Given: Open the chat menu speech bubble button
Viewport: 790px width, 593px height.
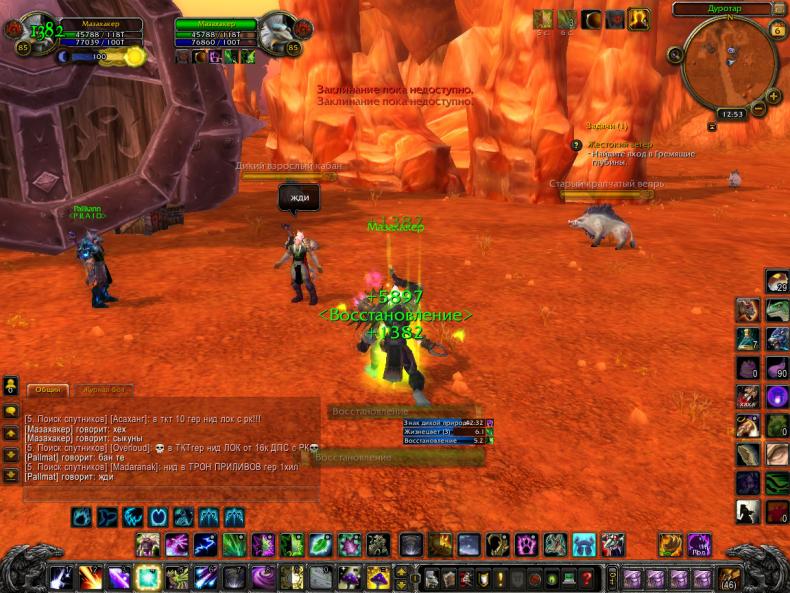Looking at the screenshot, I should pos(11,410).
